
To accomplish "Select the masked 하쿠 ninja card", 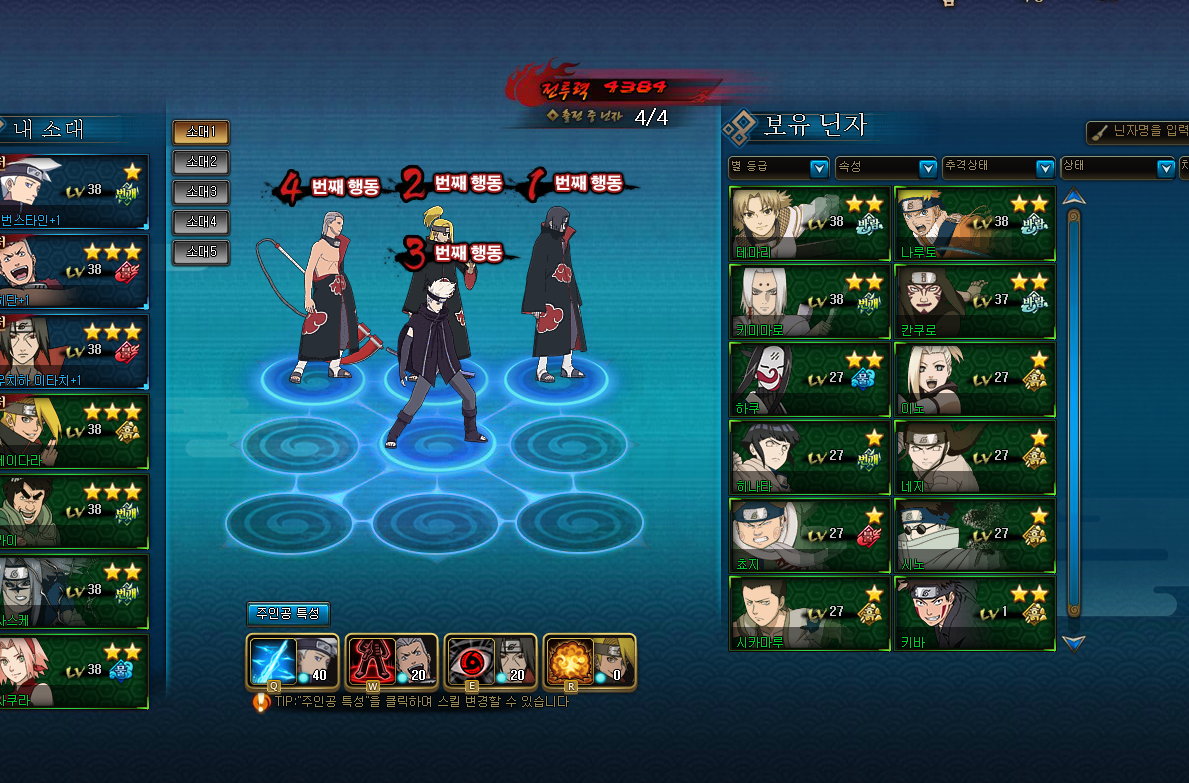I will 809,380.
